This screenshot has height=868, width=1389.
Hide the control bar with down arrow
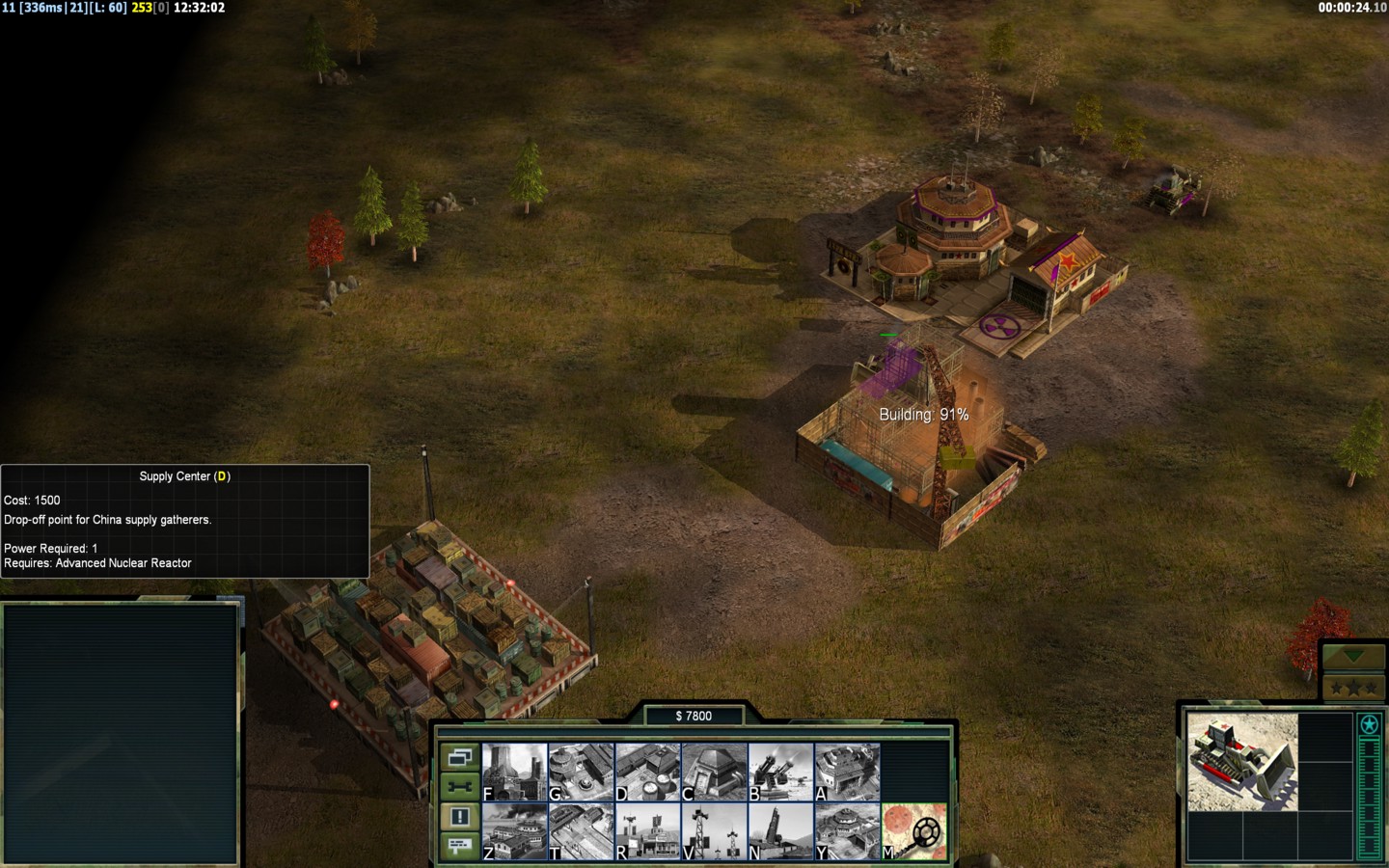point(1353,657)
